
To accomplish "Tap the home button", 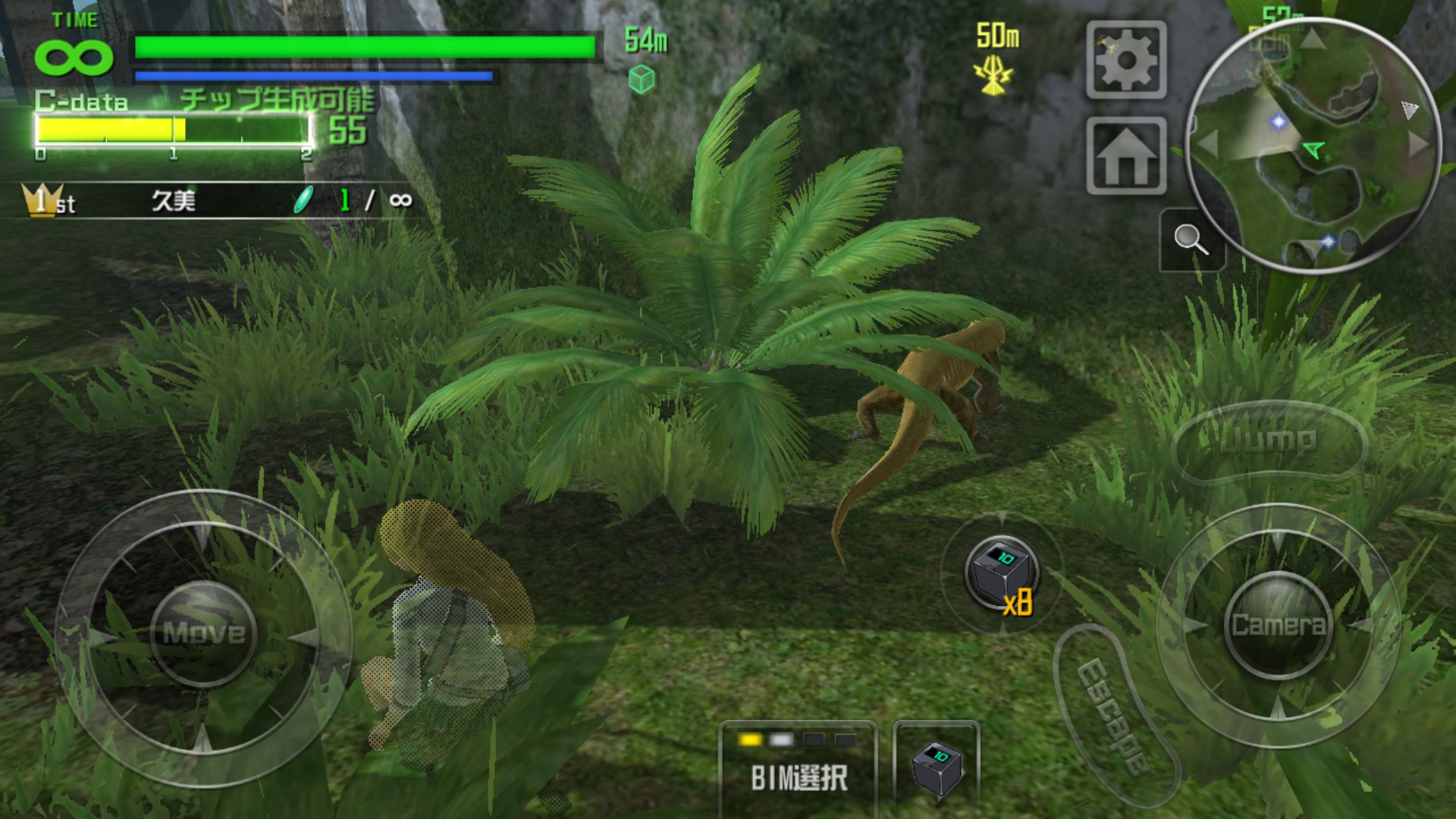I will tap(1126, 156).
